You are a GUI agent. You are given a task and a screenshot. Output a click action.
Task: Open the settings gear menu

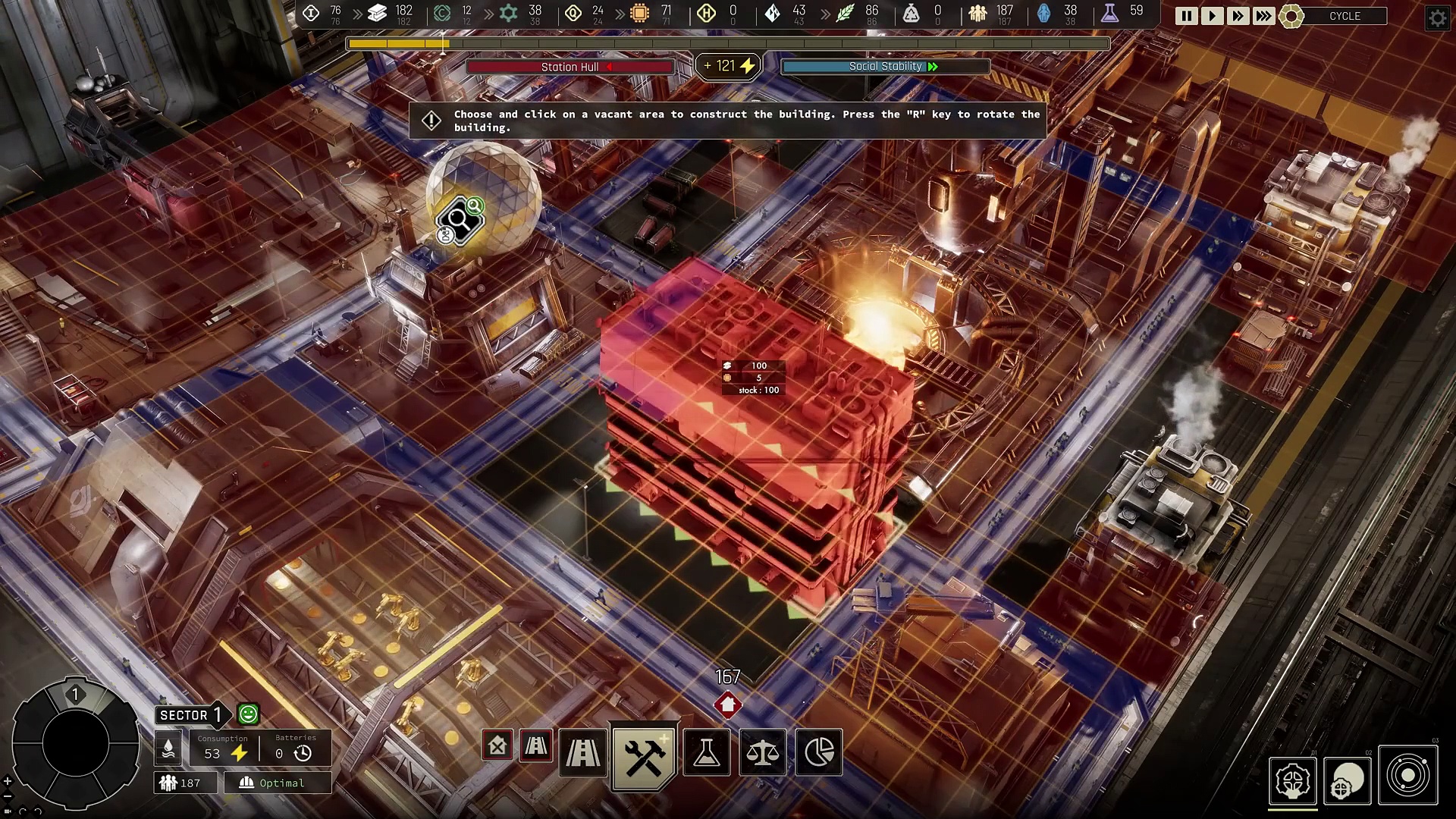tap(1437, 17)
